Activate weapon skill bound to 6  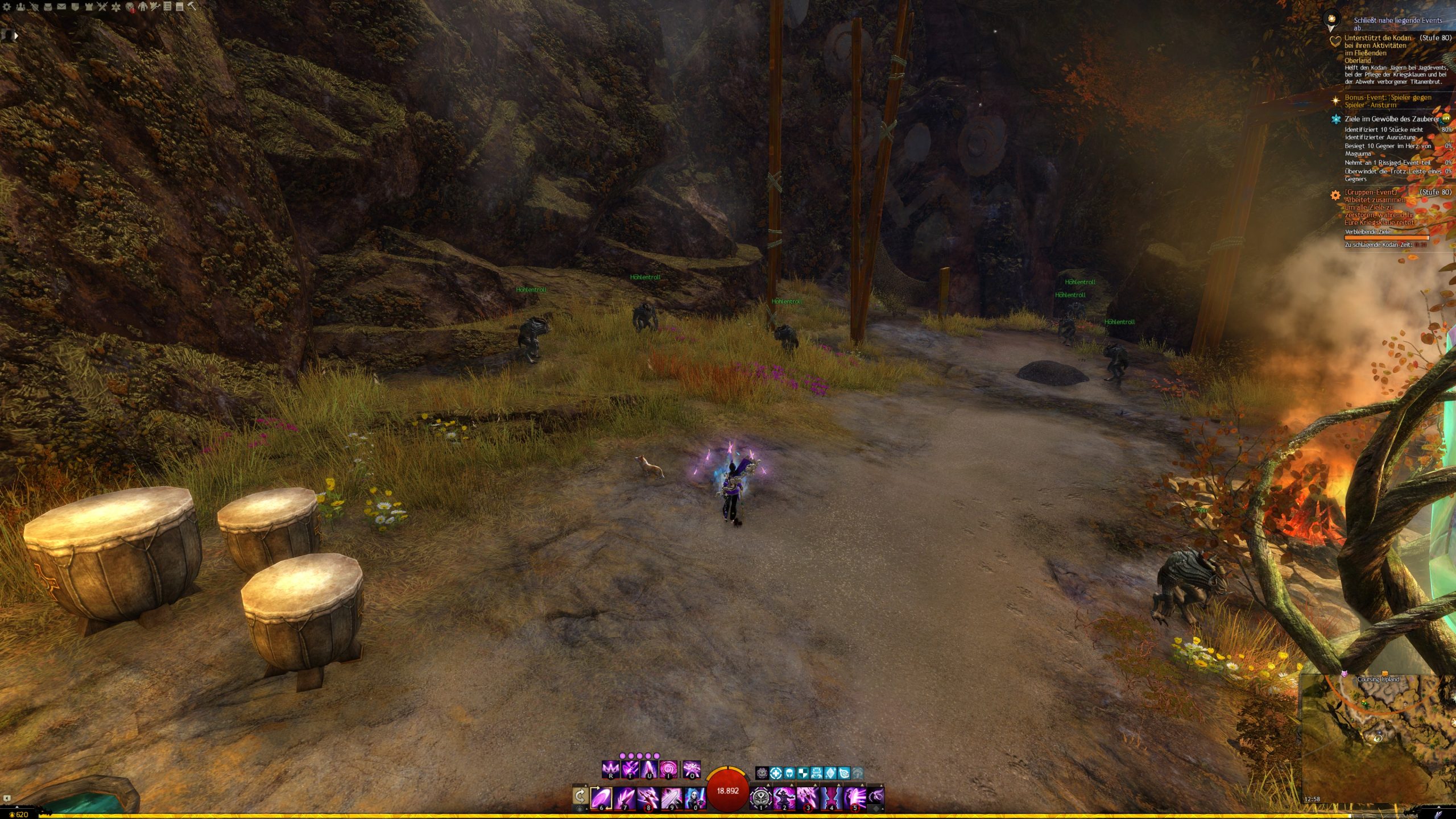pos(601,797)
